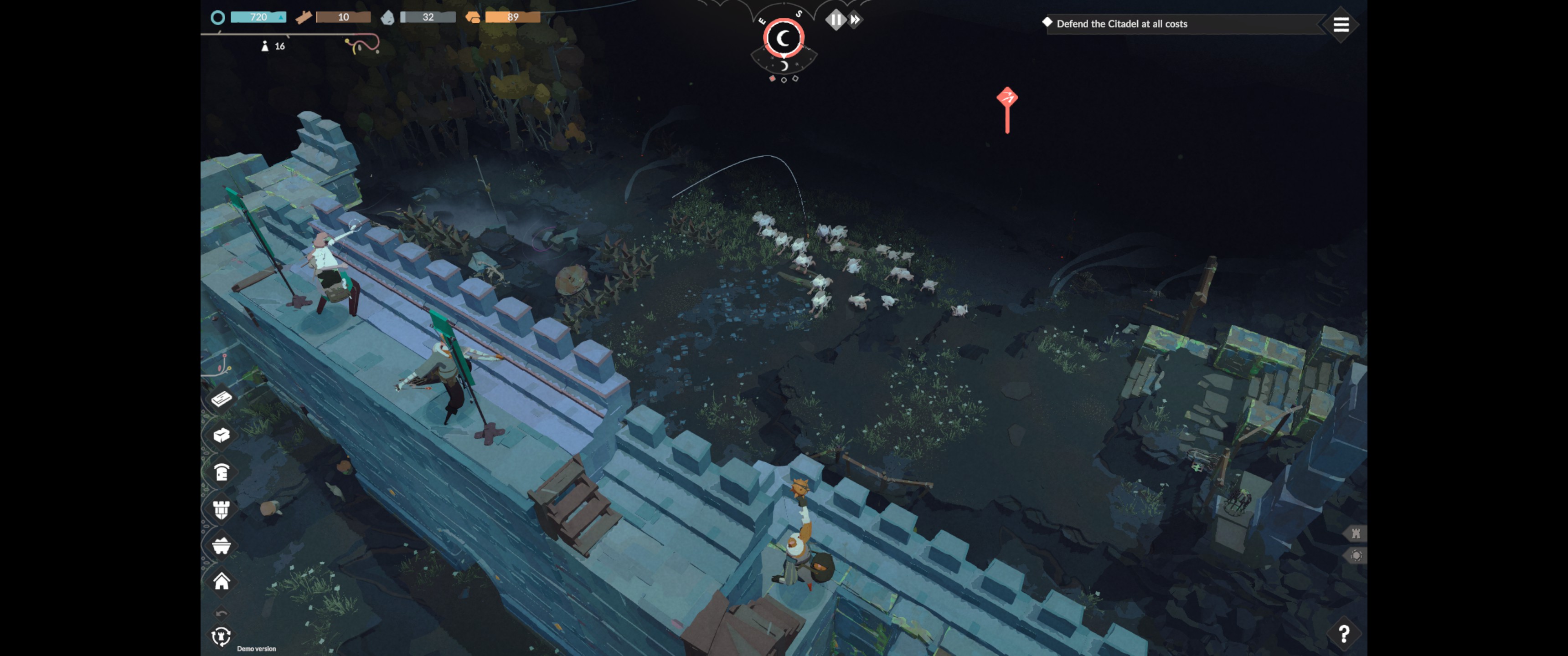The width and height of the screenshot is (1568, 656).
Task: Select the mine cart resources category
Action: [222, 546]
